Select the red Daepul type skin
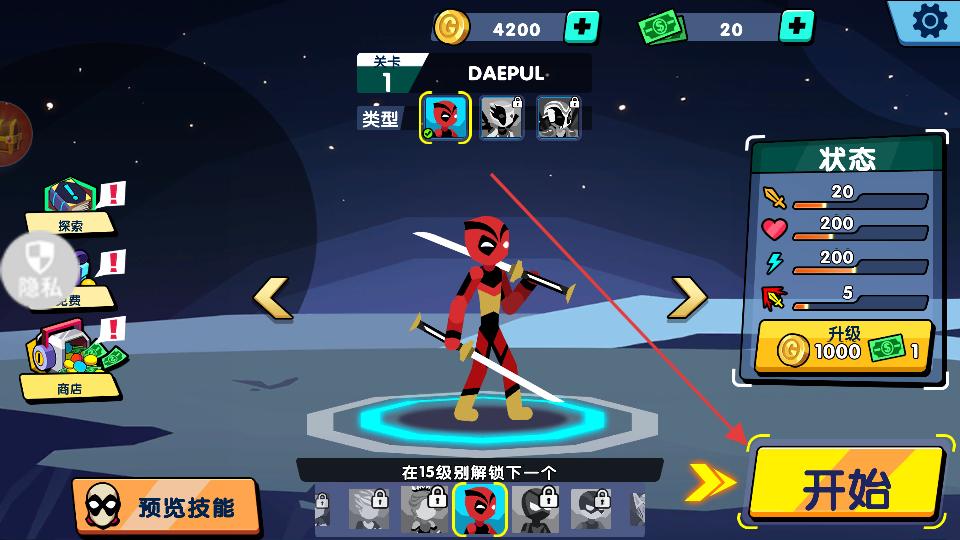The height and width of the screenshot is (540, 960). [445, 118]
